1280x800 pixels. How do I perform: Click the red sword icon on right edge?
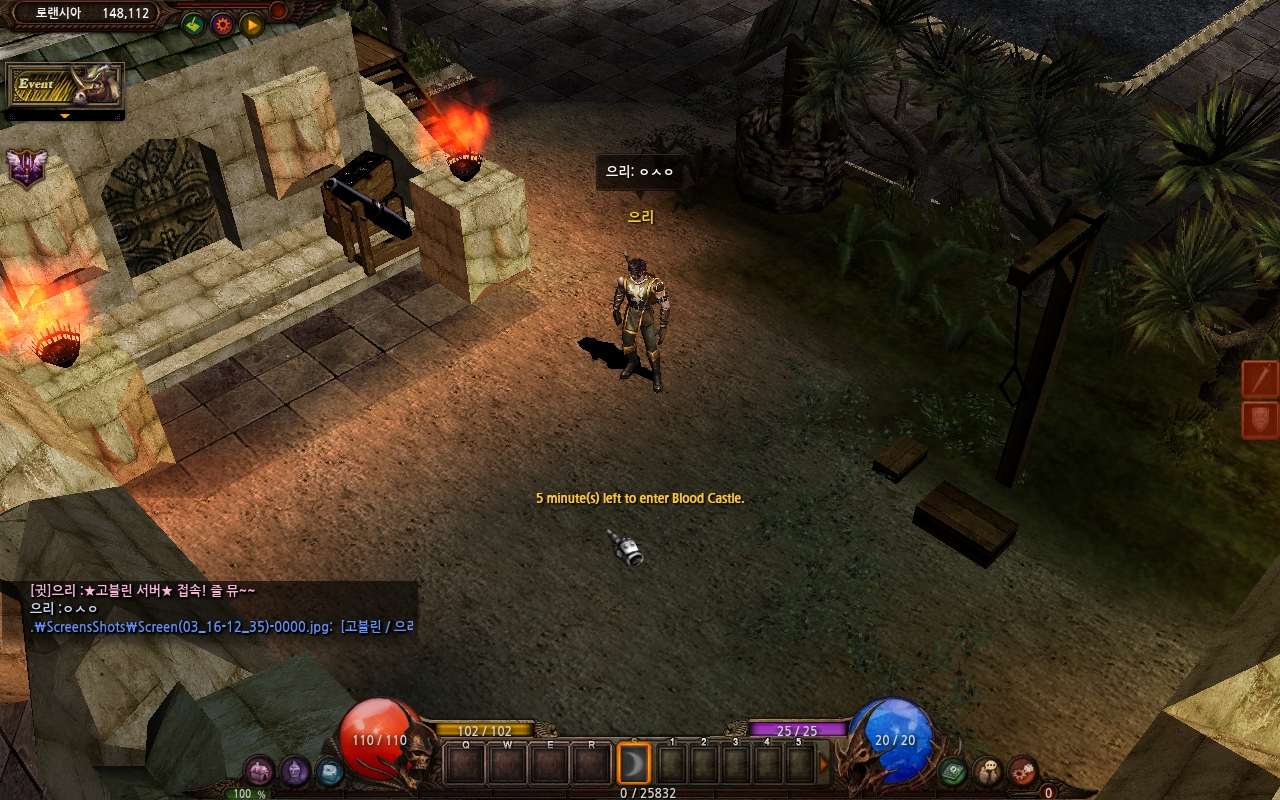tap(1261, 380)
